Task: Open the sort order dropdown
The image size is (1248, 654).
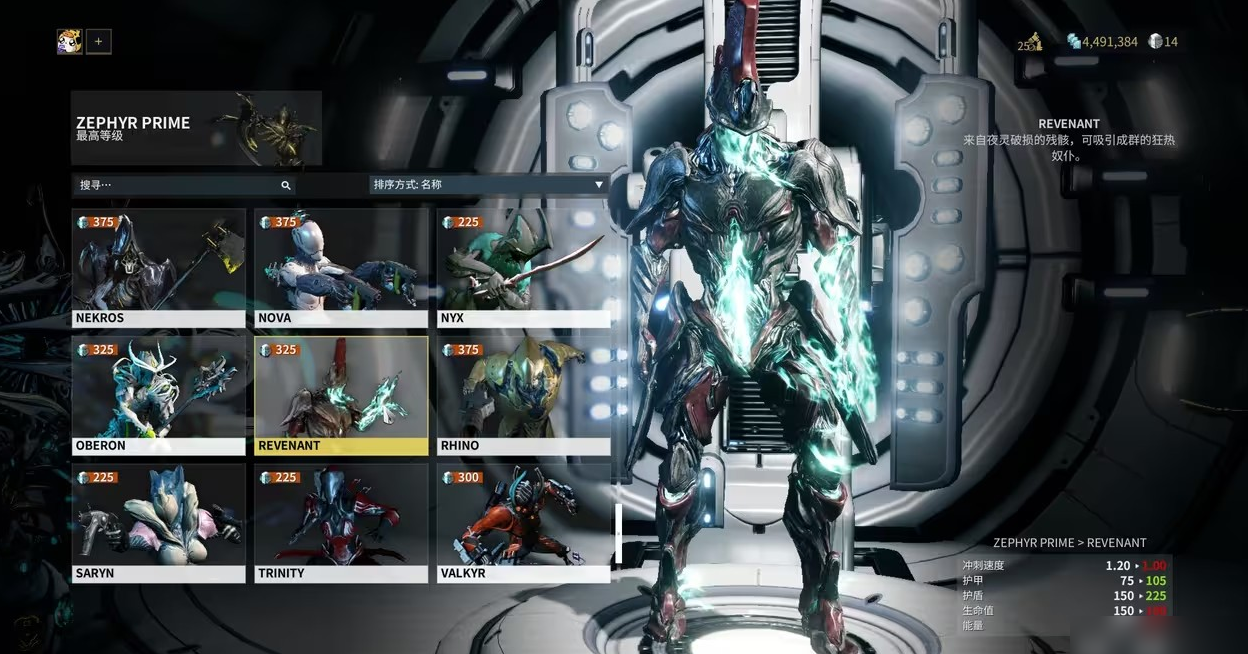Action: (488, 185)
